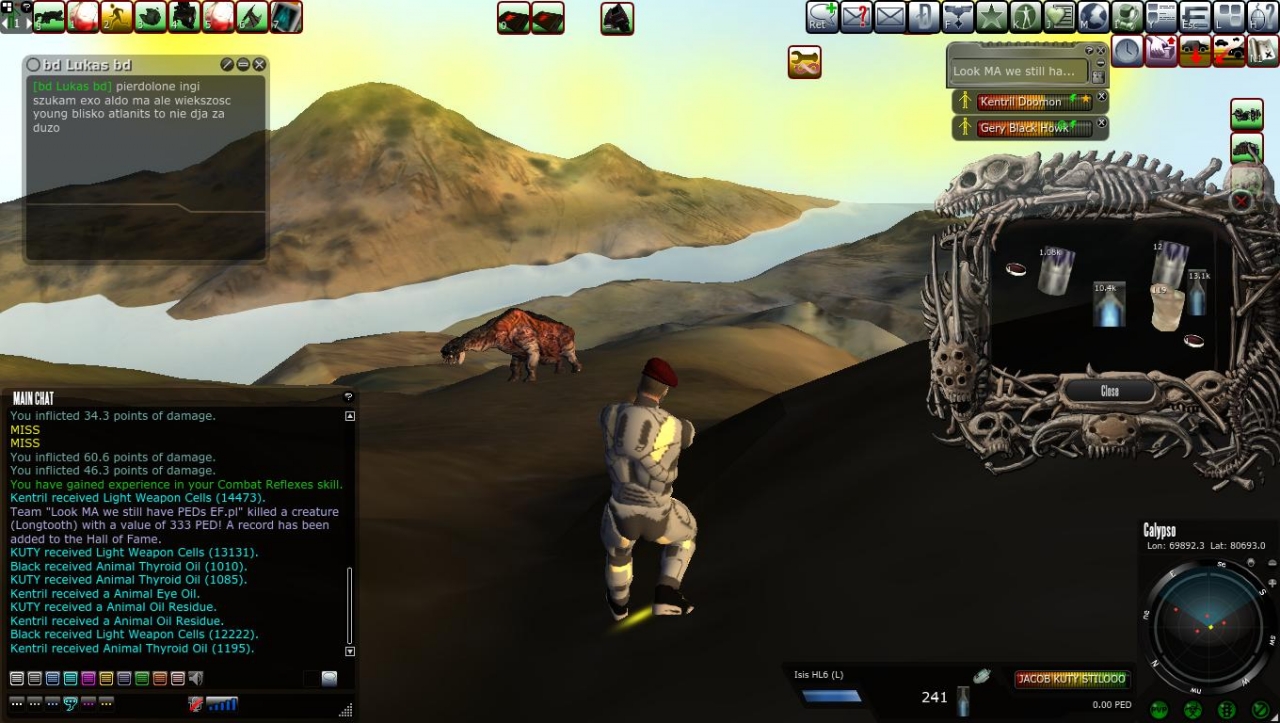The image size is (1280, 723).
Task: Toggle the chat speaker sound icon
Action: pos(196,678)
